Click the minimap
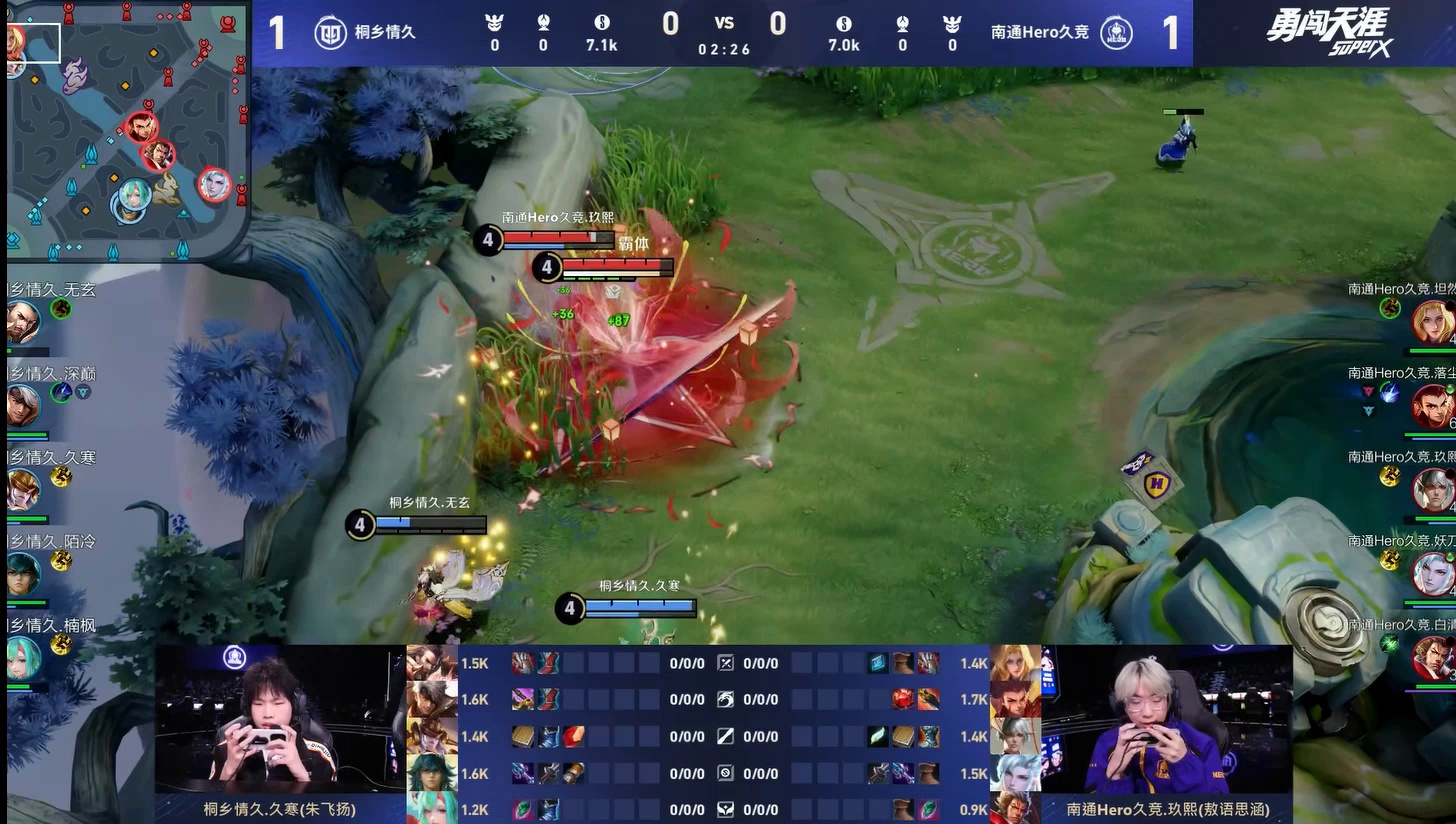Image resolution: width=1456 pixels, height=824 pixels. tap(127, 130)
